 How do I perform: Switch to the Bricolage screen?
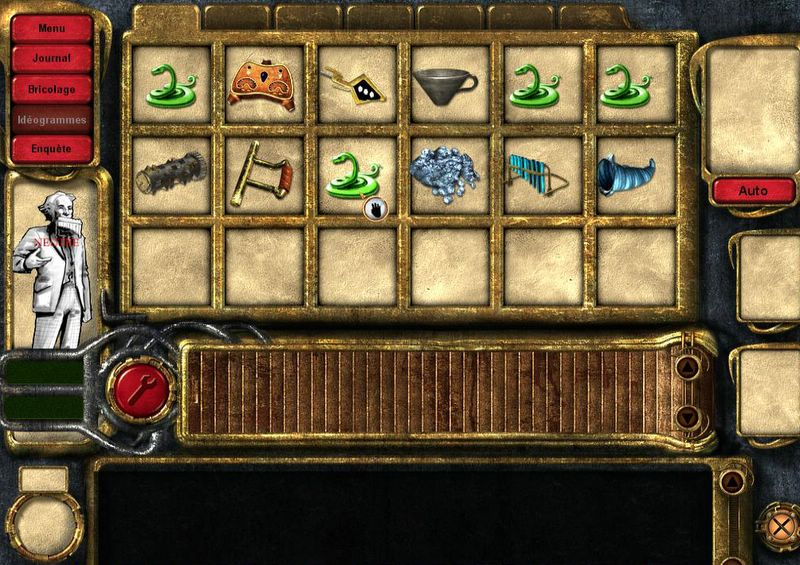pyautogui.click(x=51, y=88)
